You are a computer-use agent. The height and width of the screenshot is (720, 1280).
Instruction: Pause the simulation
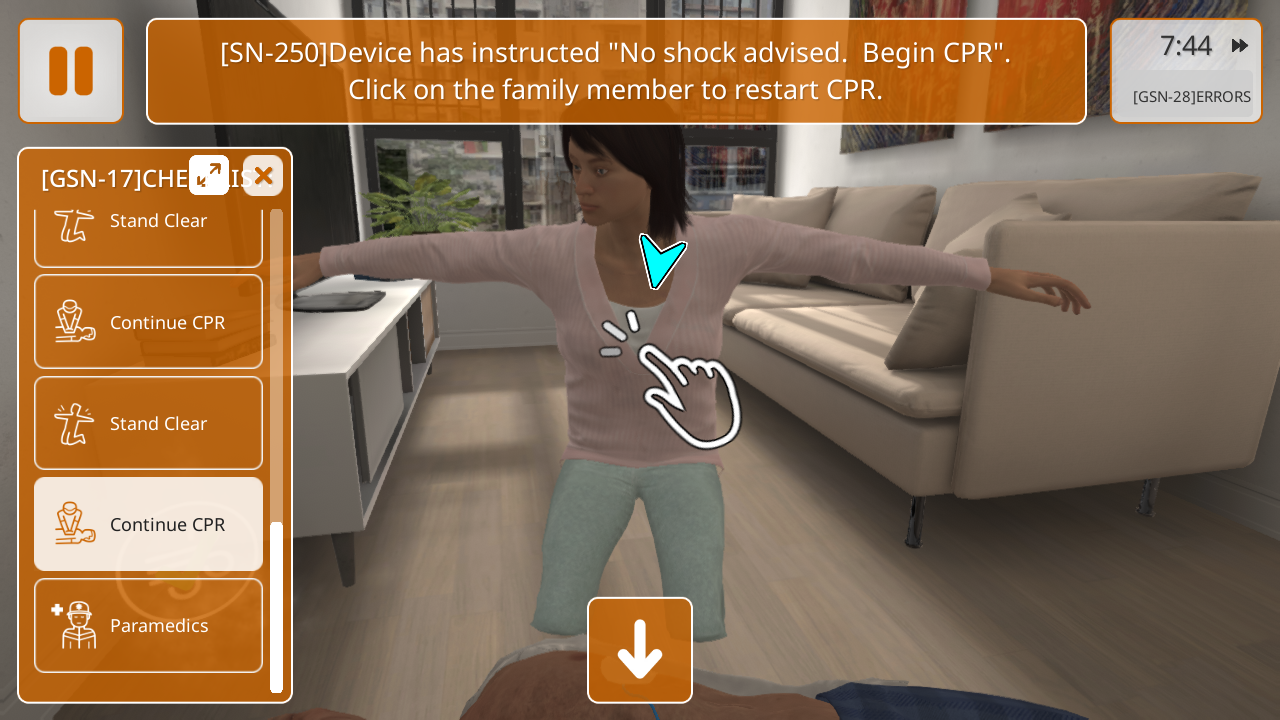click(71, 71)
